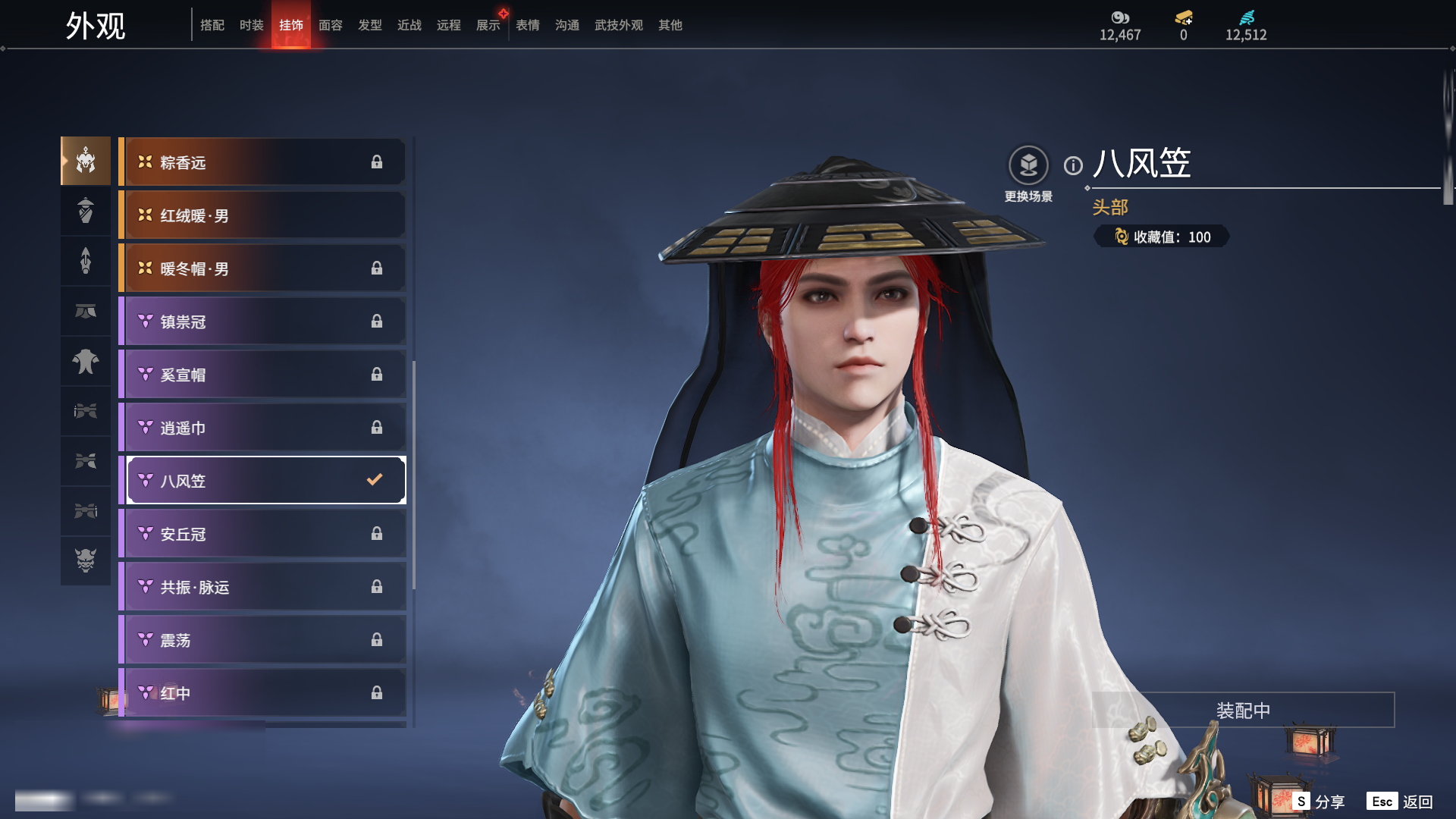Open the 武技外观 tab

point(619,25)
